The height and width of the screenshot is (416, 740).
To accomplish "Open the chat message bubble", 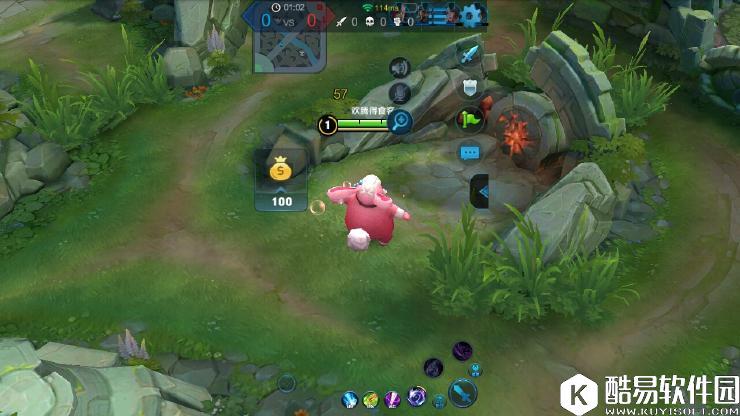I will point(470,153).
